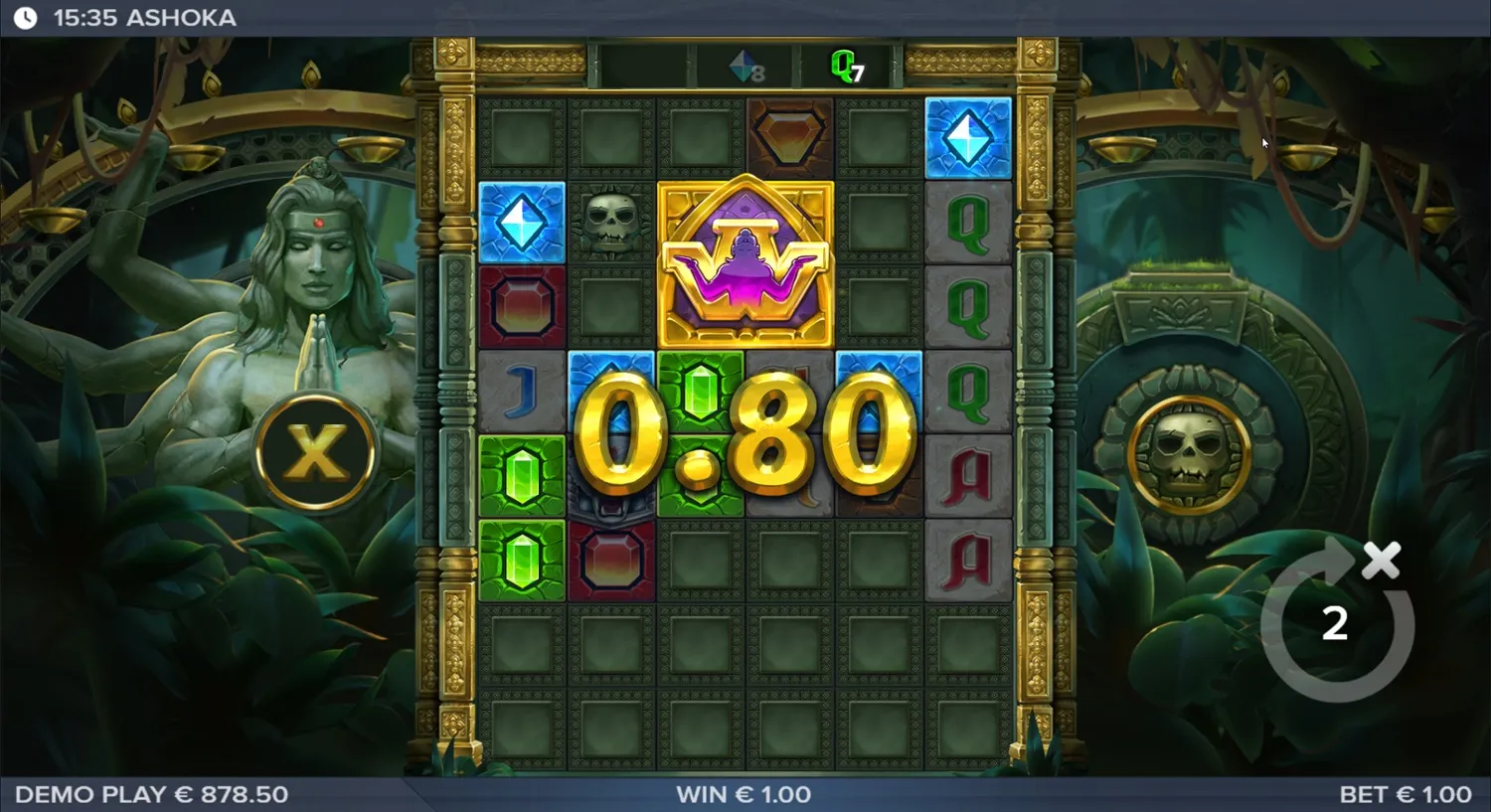Click the clock icon in the top bar
Image resolution: width=1491 pixels, height=812 pixels.
[26, 17]
